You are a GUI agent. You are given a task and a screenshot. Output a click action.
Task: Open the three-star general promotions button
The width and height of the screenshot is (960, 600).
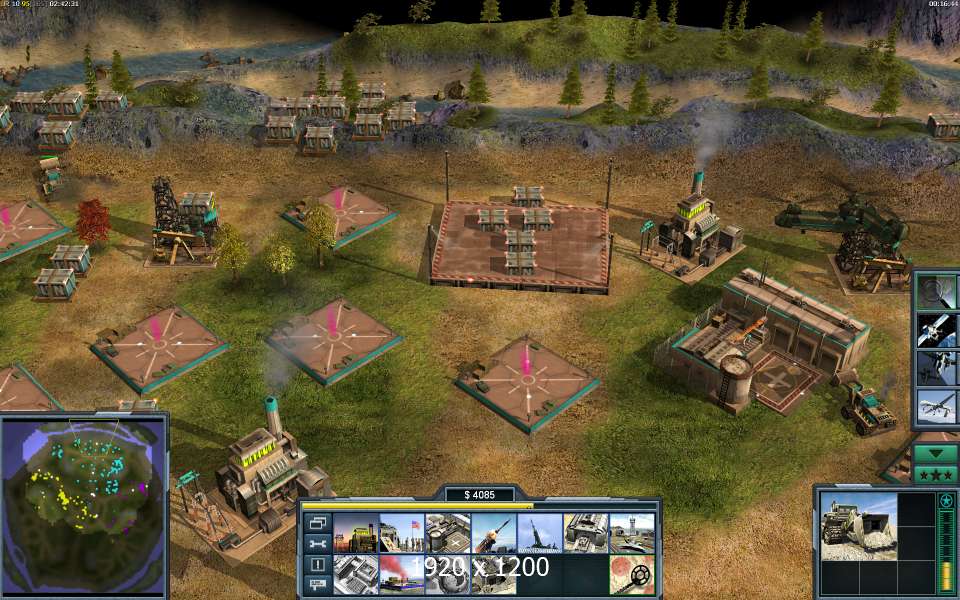pyautogui.click(x=937, y=474)
